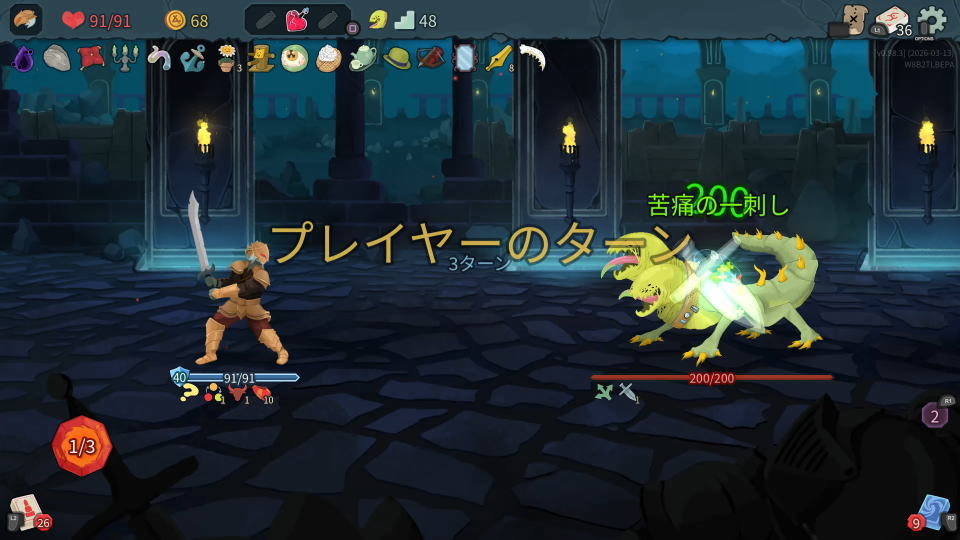Inspect the potted flower relic
Image resolution: width=960 pixels, height=540 pixels.
[x=227, y=59]
